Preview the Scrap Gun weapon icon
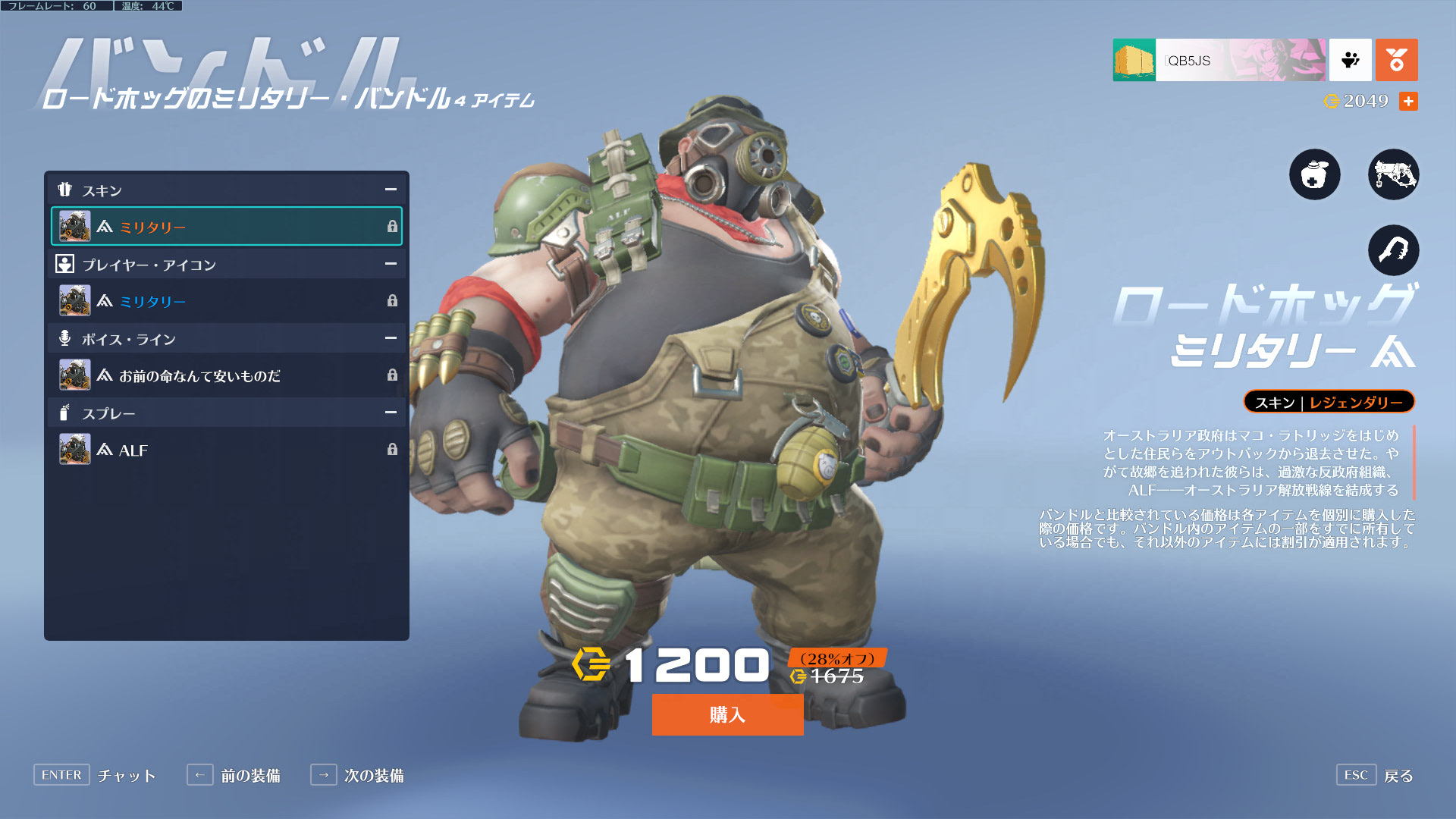1456x819 pixels. (x=1393, y=174)
